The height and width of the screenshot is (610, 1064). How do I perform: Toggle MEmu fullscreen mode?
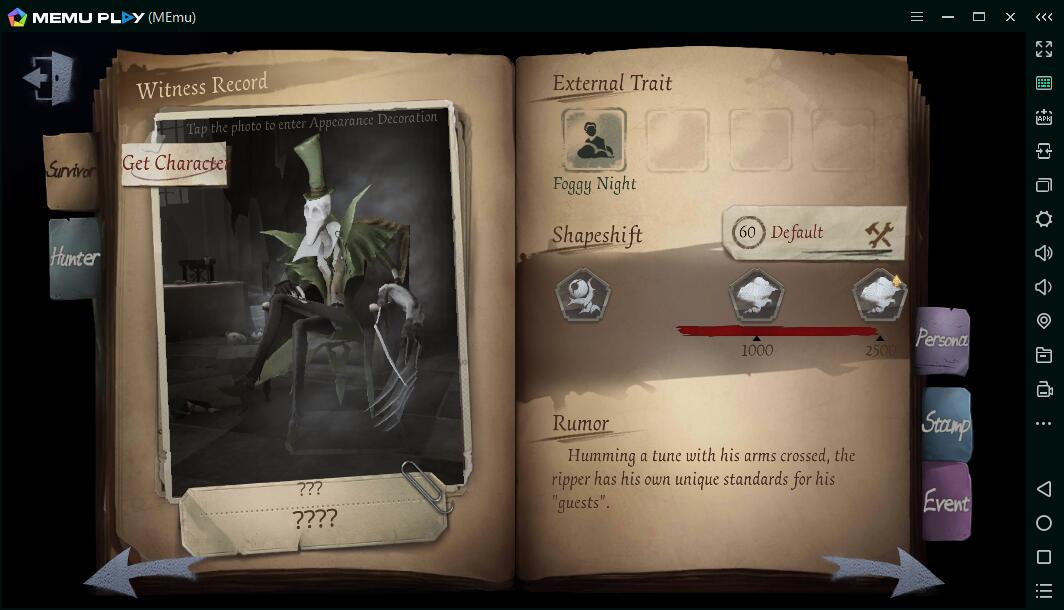click(1044, 49)
